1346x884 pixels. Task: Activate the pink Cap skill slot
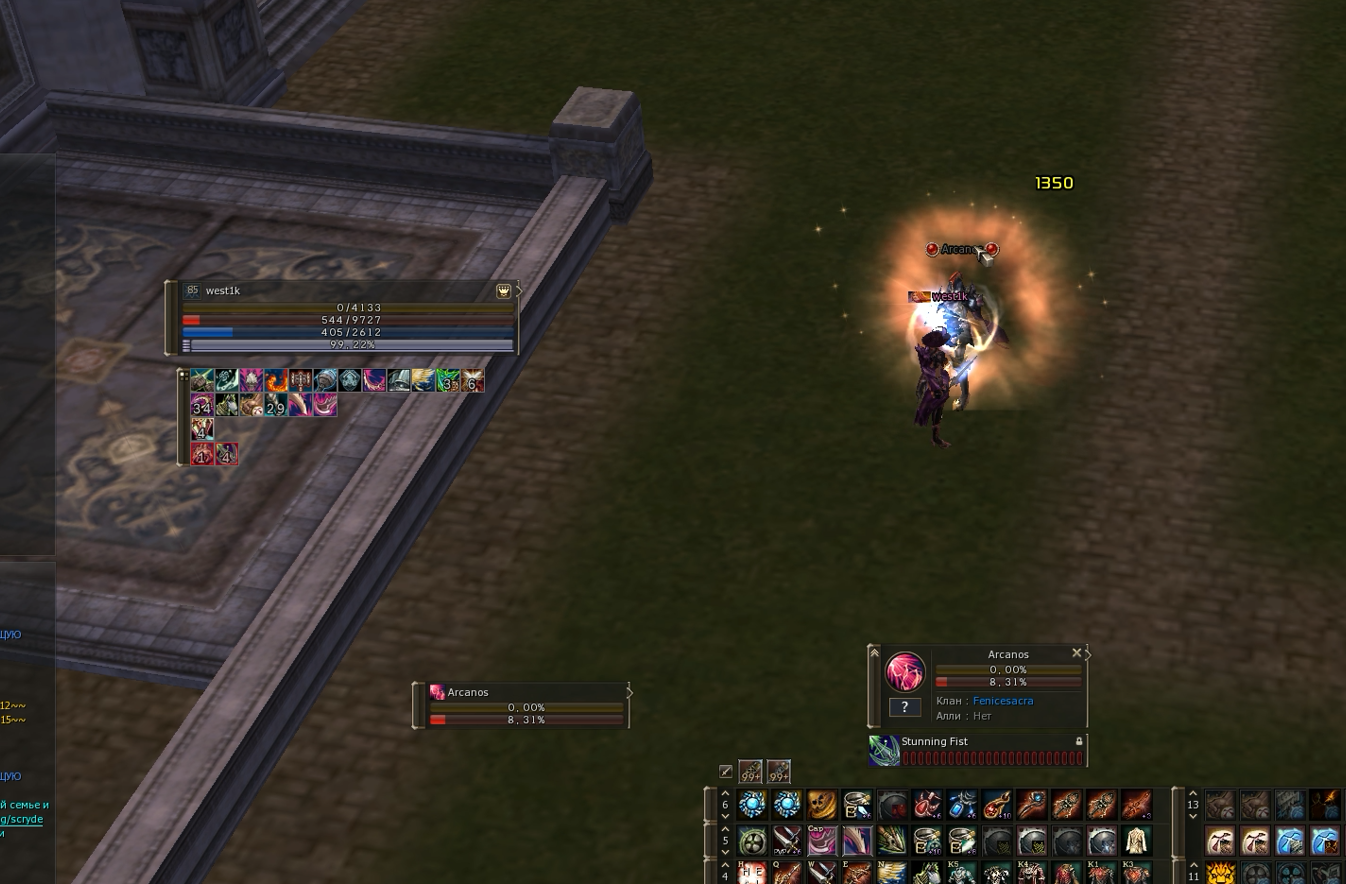pos(822,840)
